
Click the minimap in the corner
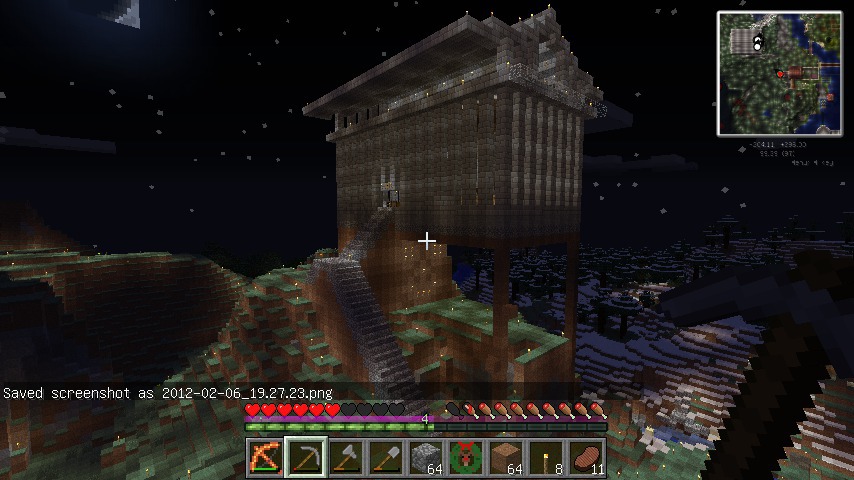point(779,73)
